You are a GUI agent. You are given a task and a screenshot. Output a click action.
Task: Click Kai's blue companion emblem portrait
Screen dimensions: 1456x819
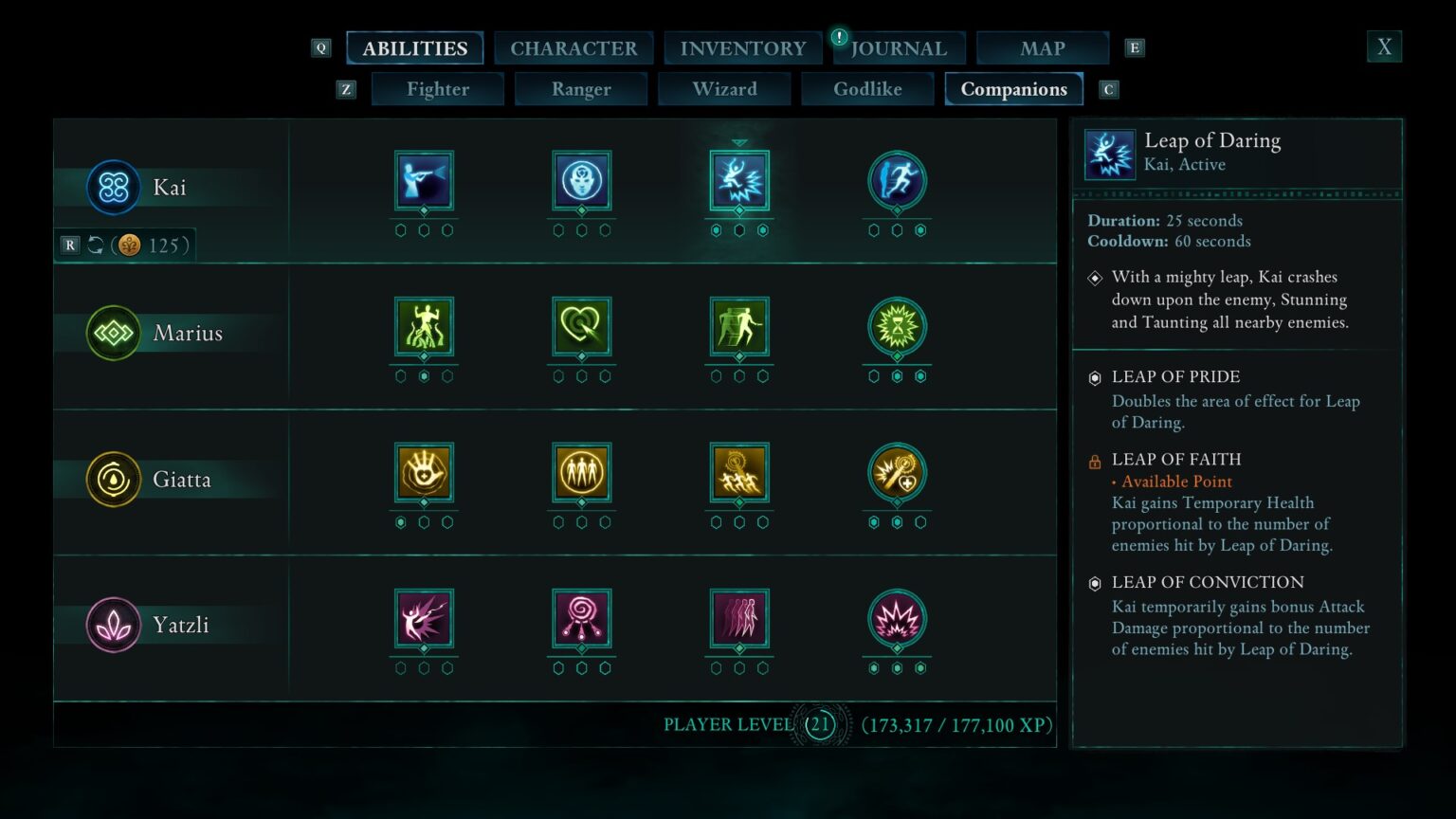(x=113, y=187)
